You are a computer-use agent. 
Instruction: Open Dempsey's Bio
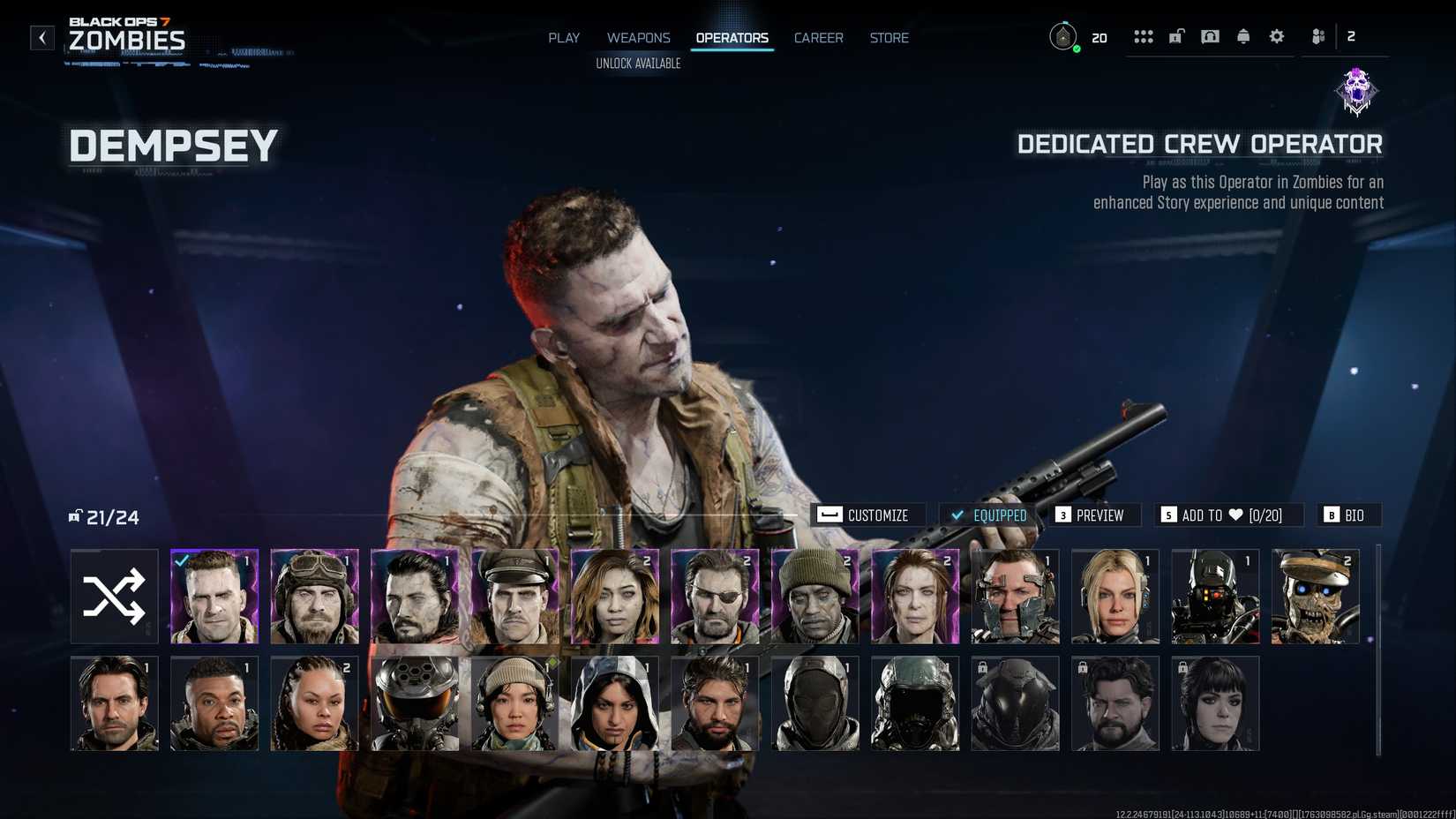click(1348, 515)
